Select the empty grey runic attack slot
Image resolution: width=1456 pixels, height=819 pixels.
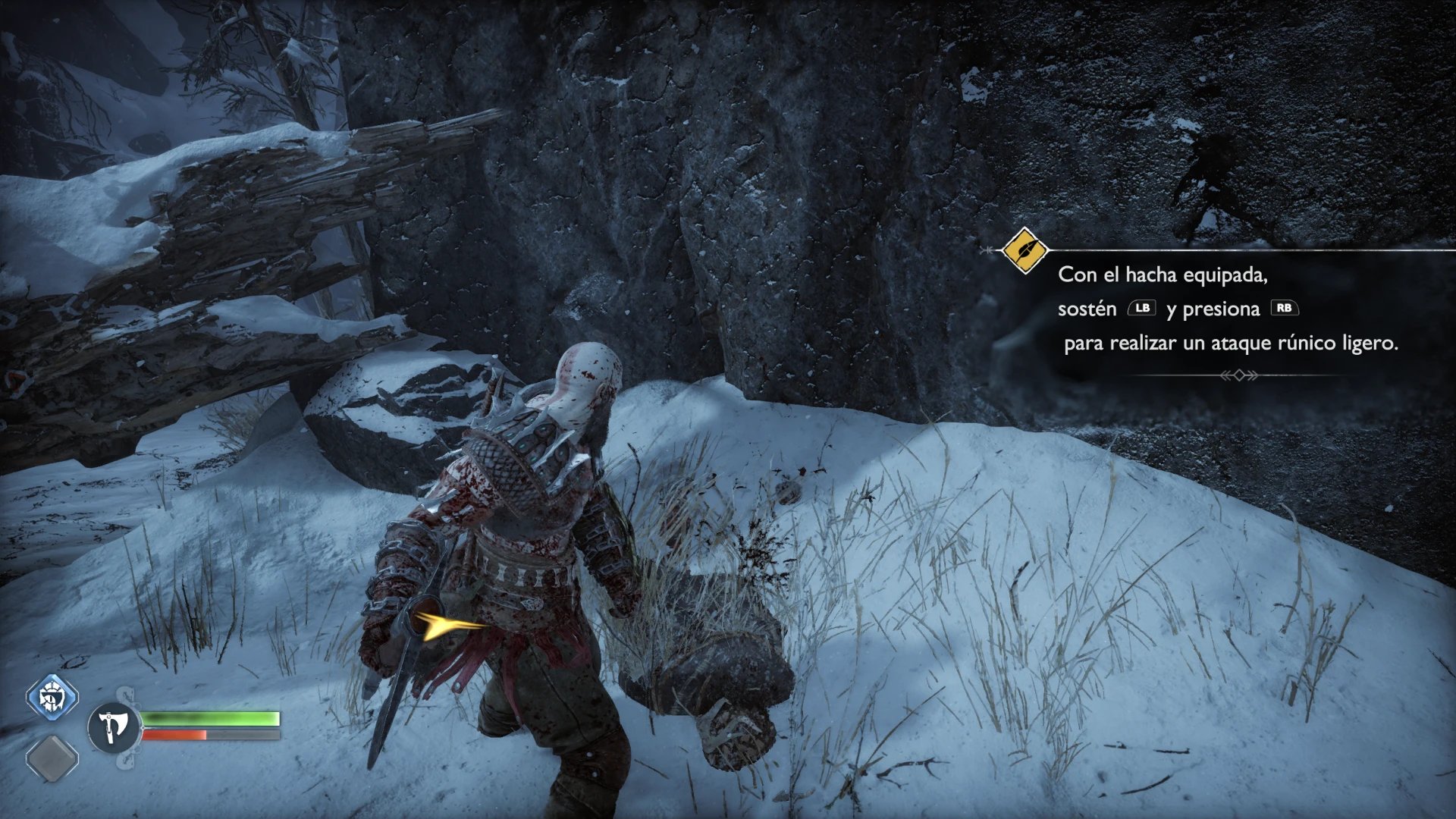pos(52,758)
